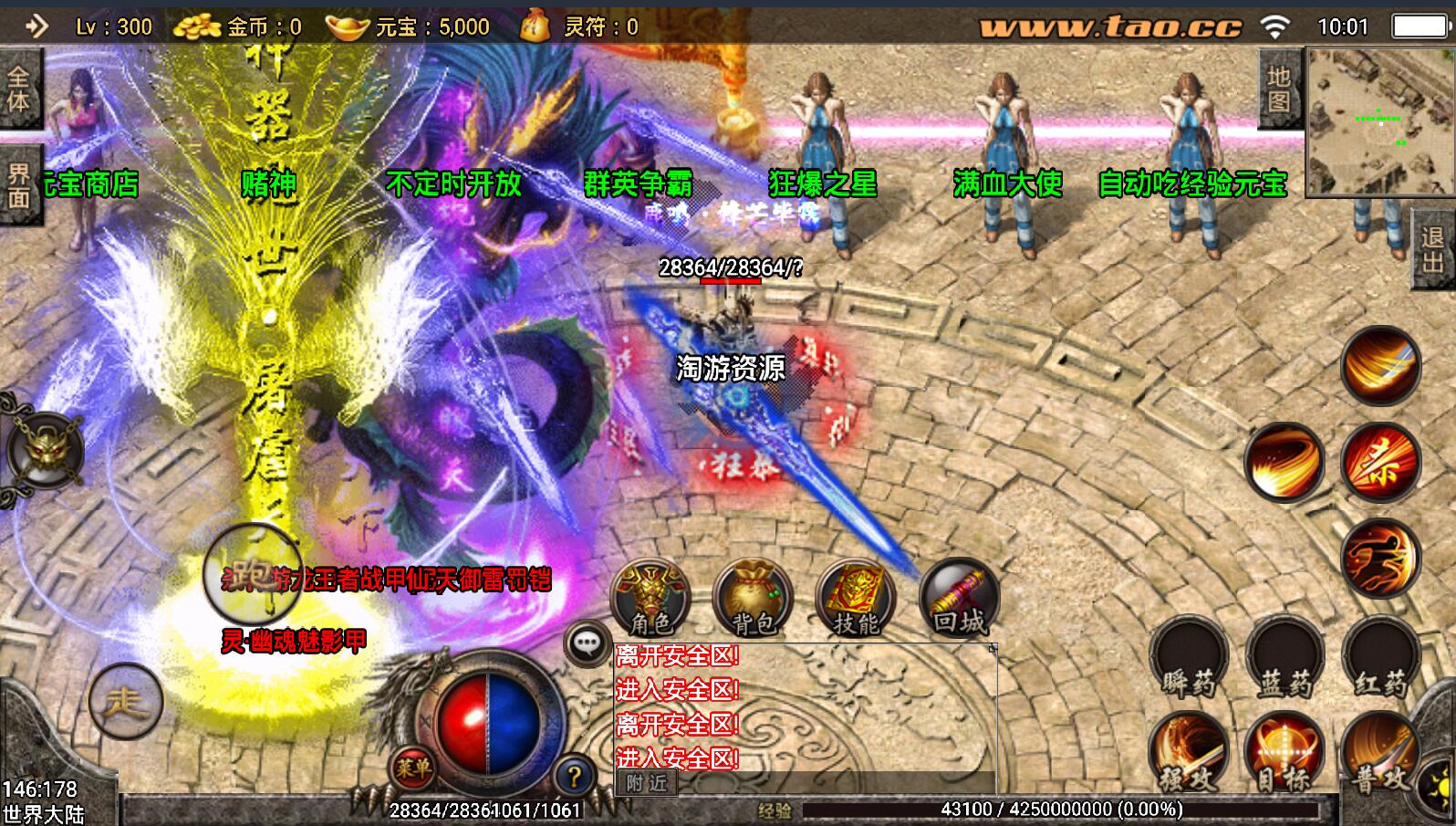Image resolution: width=1456 pixels, height=826 pixels.
Task: Use the 回城 return-to-town scroll
Action: pos(959,598)
